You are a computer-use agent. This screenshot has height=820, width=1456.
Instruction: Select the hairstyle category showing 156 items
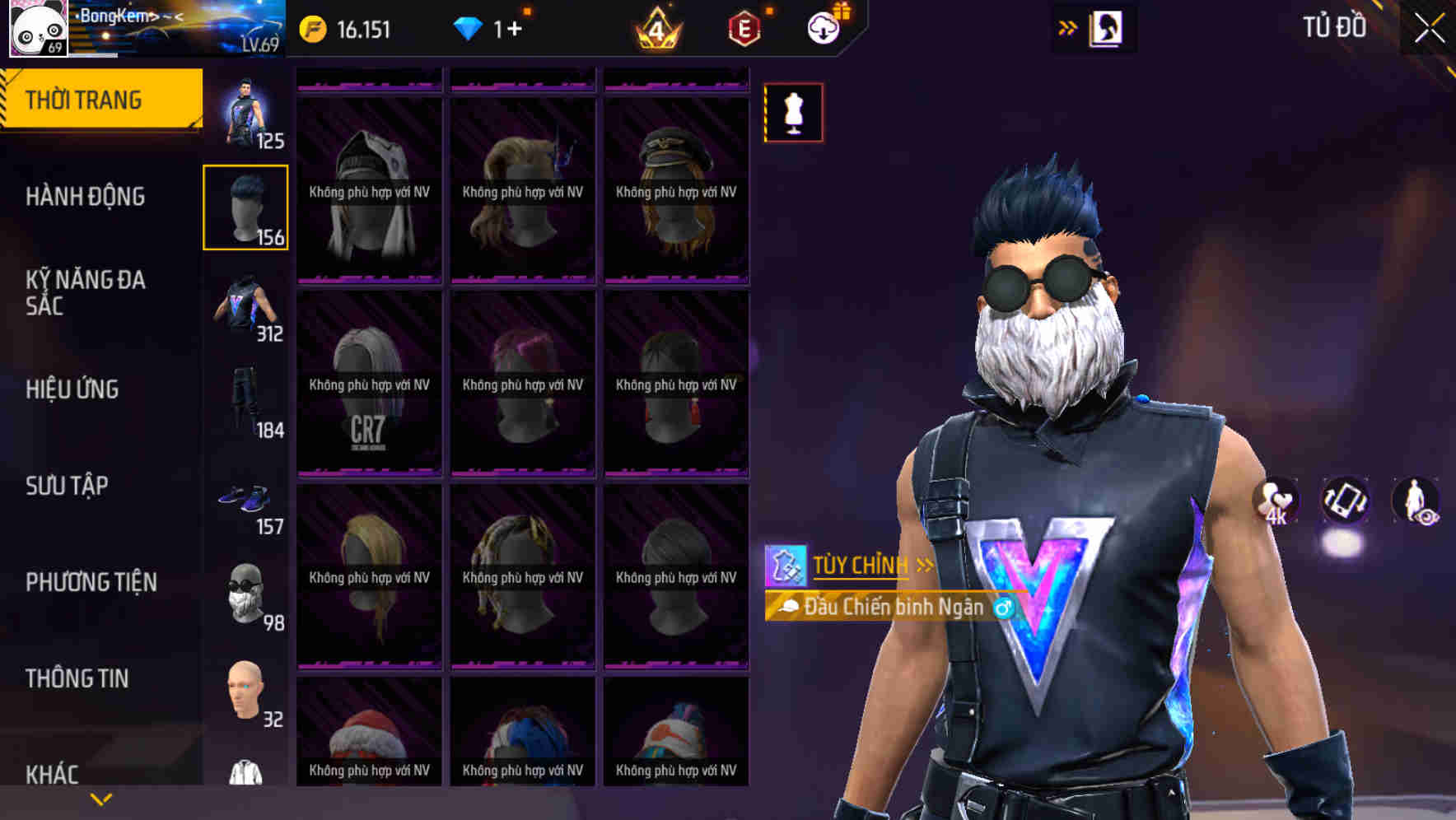tap(245, 206)
